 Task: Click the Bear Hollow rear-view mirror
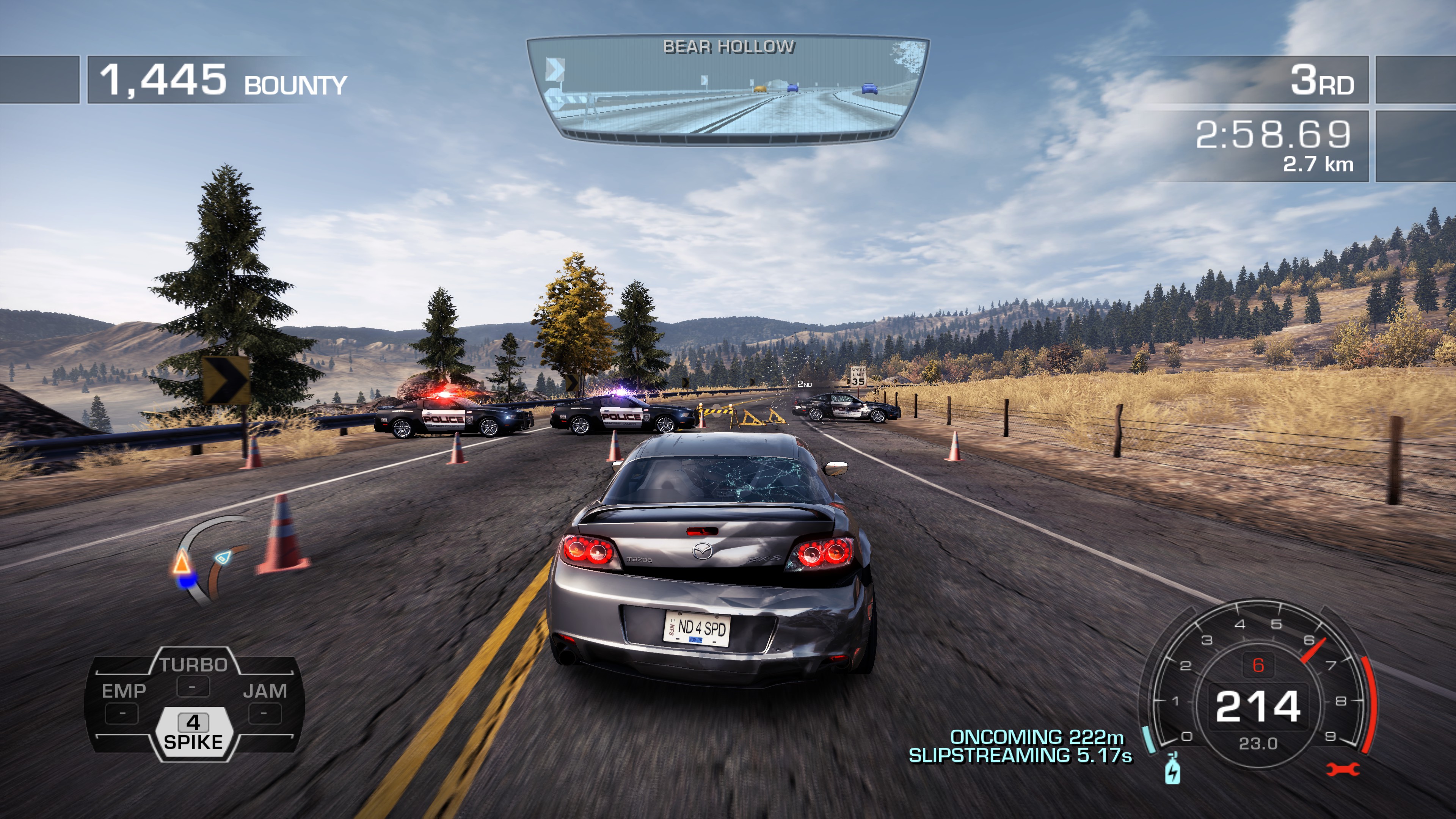(x=728, y=89)
